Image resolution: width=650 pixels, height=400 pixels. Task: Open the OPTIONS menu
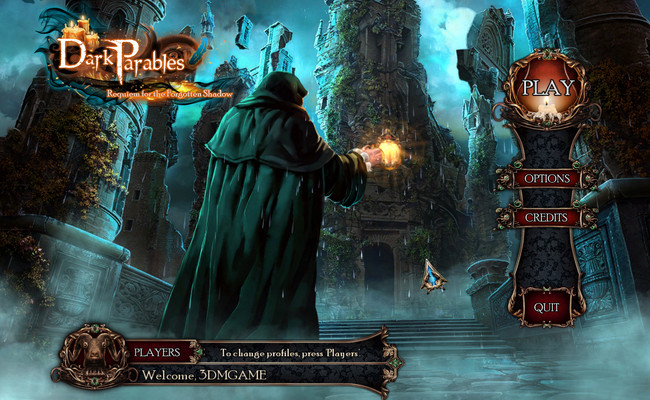[545, 179]
